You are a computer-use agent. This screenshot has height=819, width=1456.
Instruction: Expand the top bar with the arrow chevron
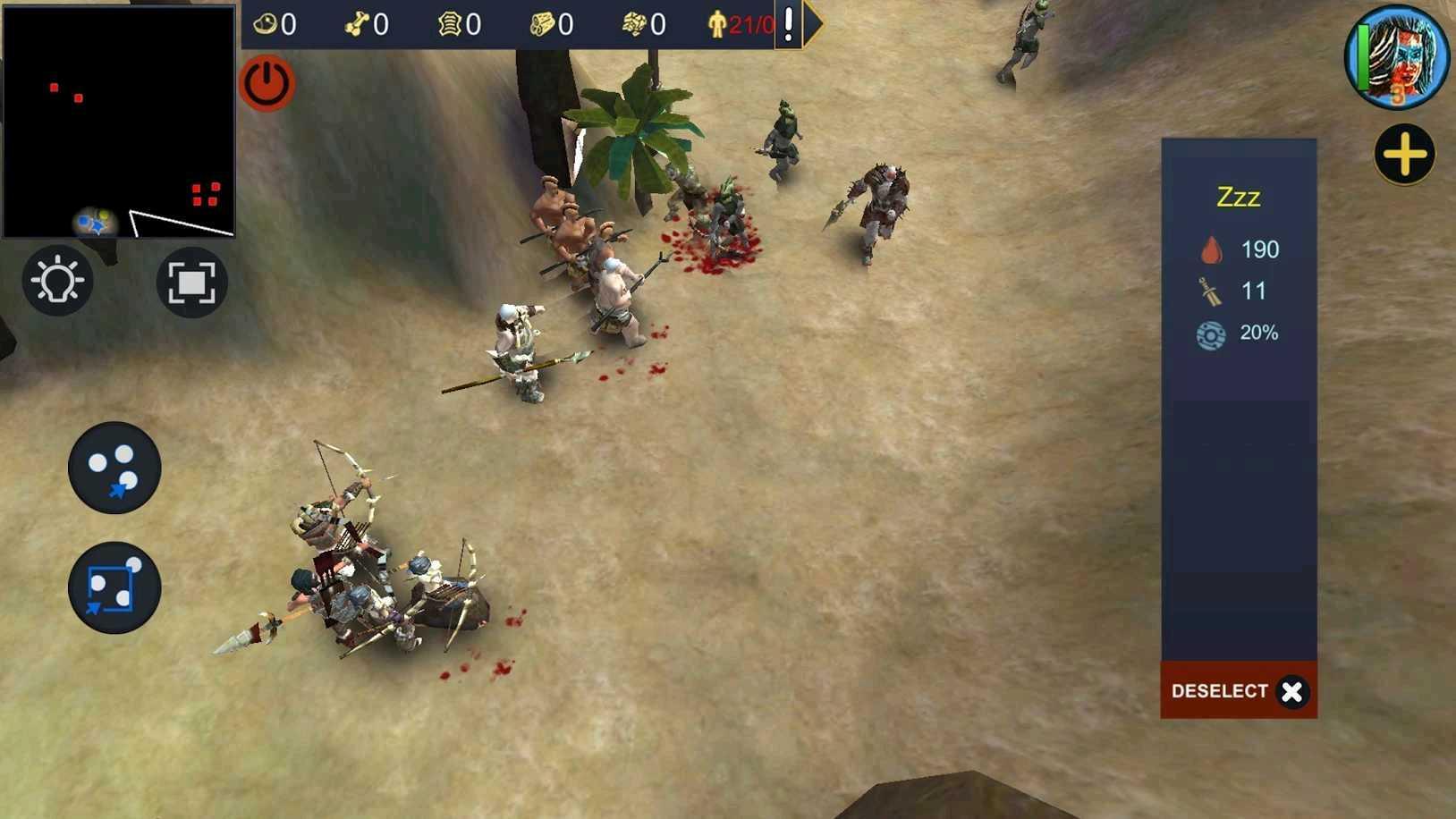pyautogui.click(x=814, y=24)
